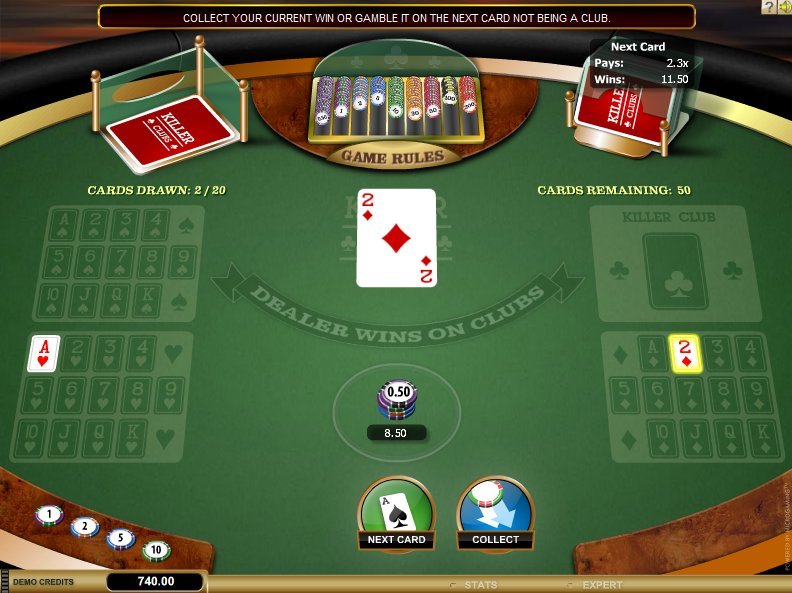Draw the Next Card
Viewport: 792px width, 593px height.
pyautogui.click(x=396, y=513)
